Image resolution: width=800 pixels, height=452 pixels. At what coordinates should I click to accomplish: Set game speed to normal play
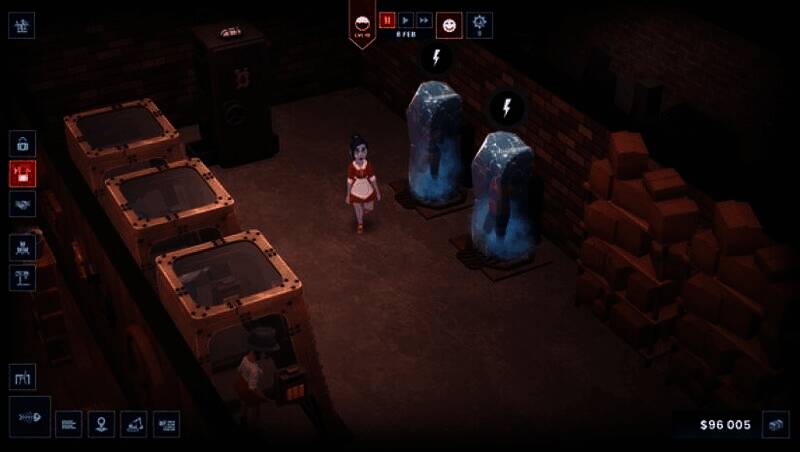pos(405,20)
